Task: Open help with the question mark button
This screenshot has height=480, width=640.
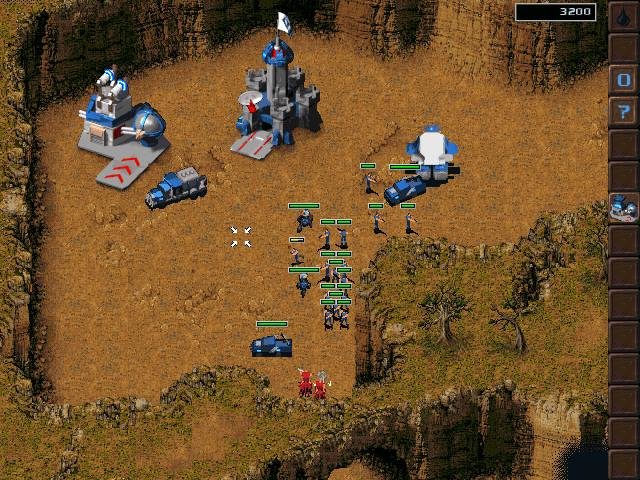Action: pyautogui.click(x=623, y=111)
